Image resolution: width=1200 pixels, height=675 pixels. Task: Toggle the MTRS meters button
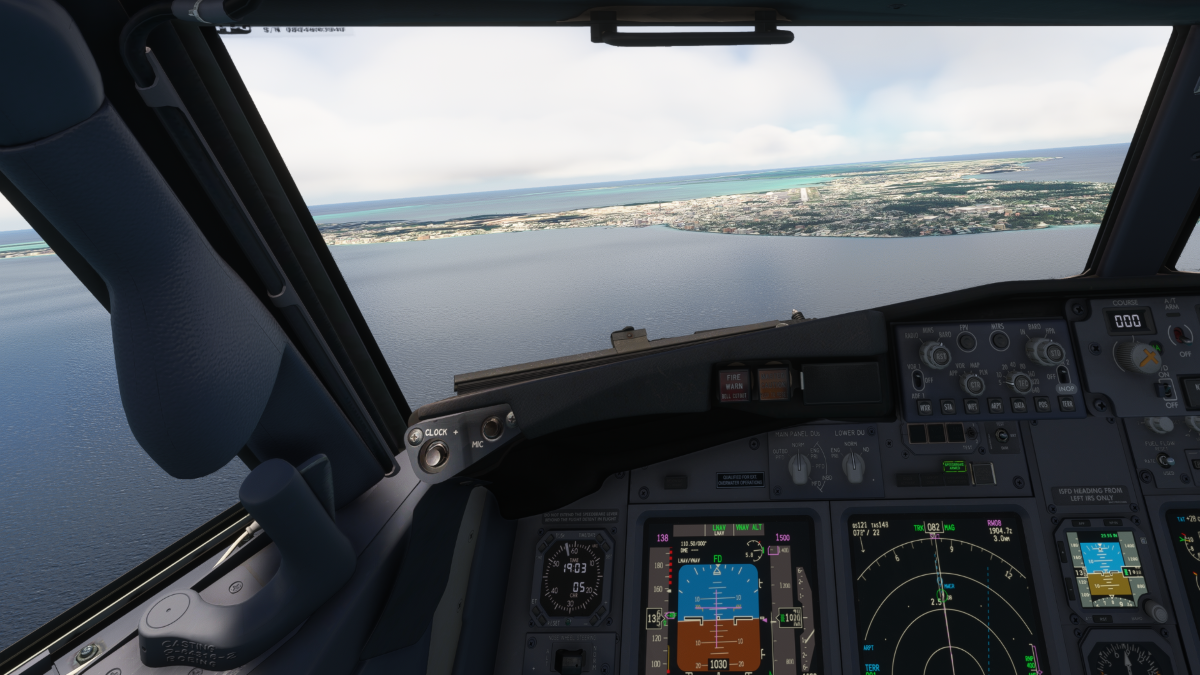point(999,340)
